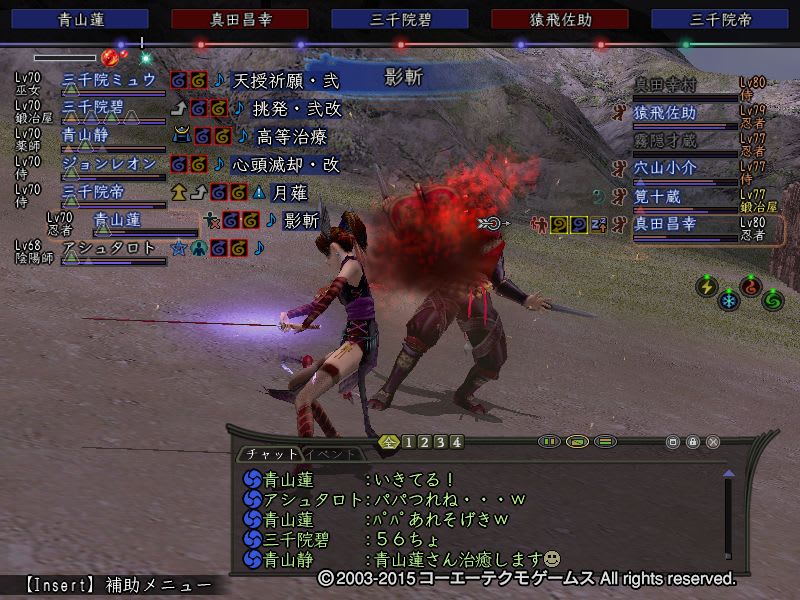Show all chat channels with 全 button
Image resolution: width=800 pixels, height=600 pixels.
(x=389, y=442)
